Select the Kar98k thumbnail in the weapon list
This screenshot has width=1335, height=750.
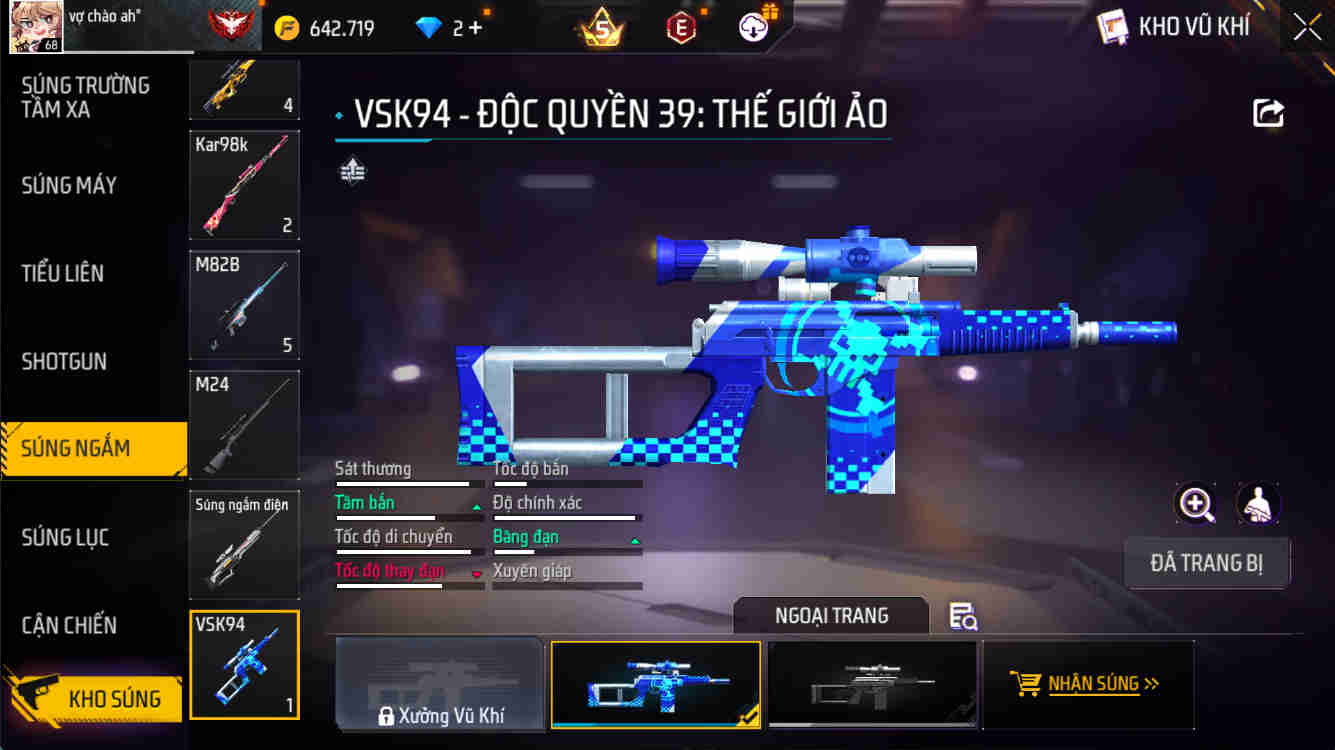[243, 185]
